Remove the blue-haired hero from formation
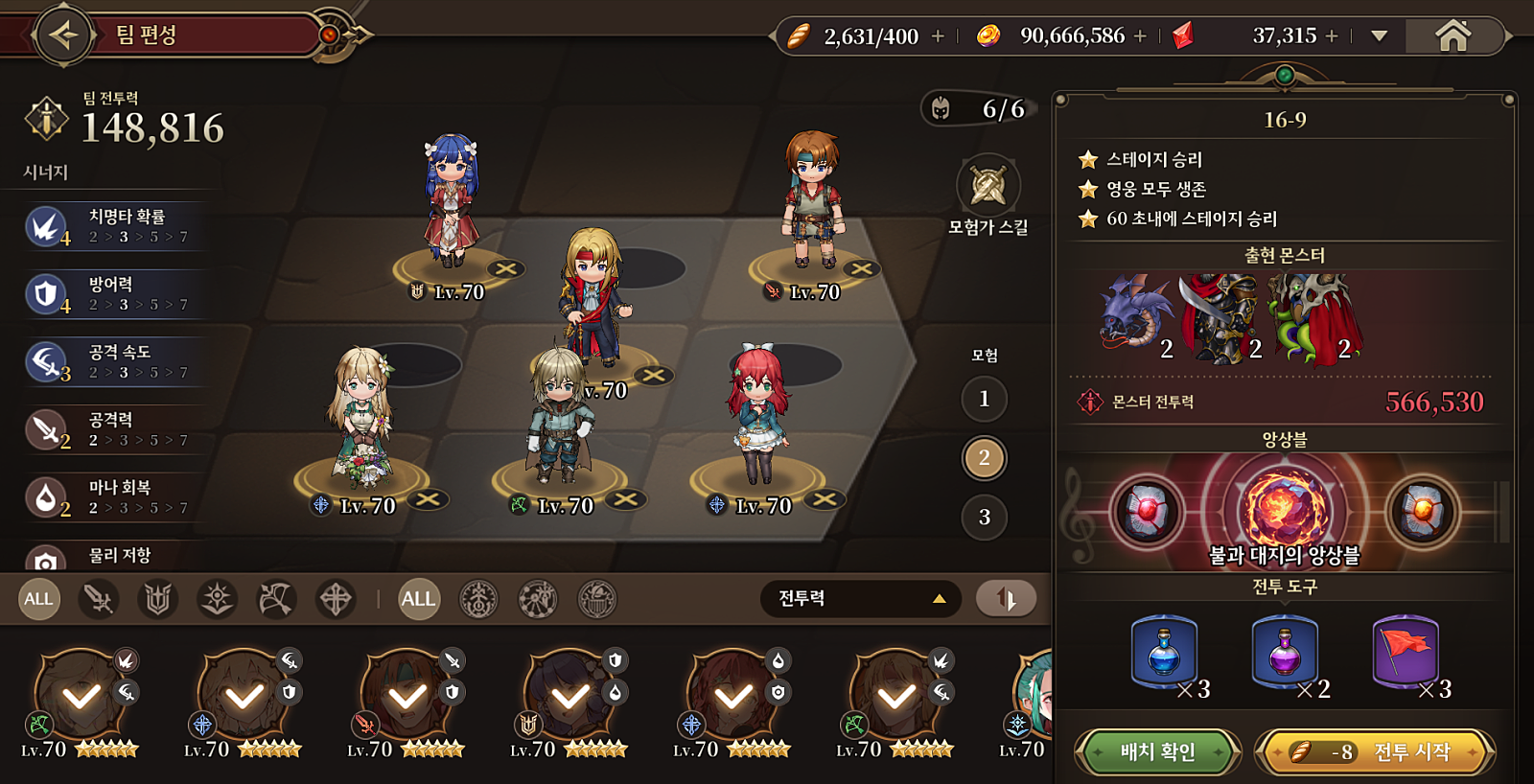This screenshot has height=784, width=1534. pyautogui.click(x=505, y=269)
